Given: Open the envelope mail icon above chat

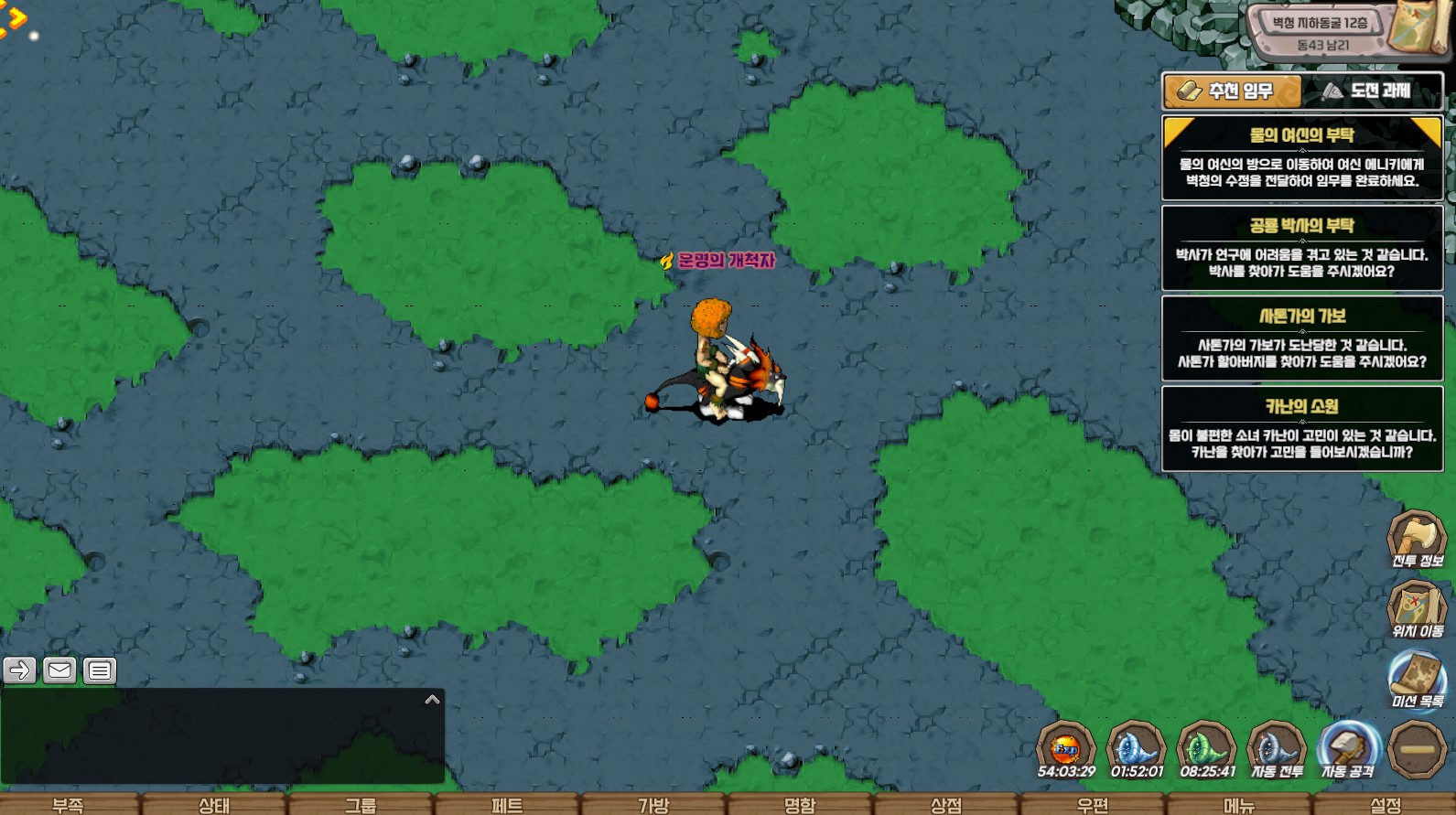Looking at the screenshot, I should tap(59, 670).
